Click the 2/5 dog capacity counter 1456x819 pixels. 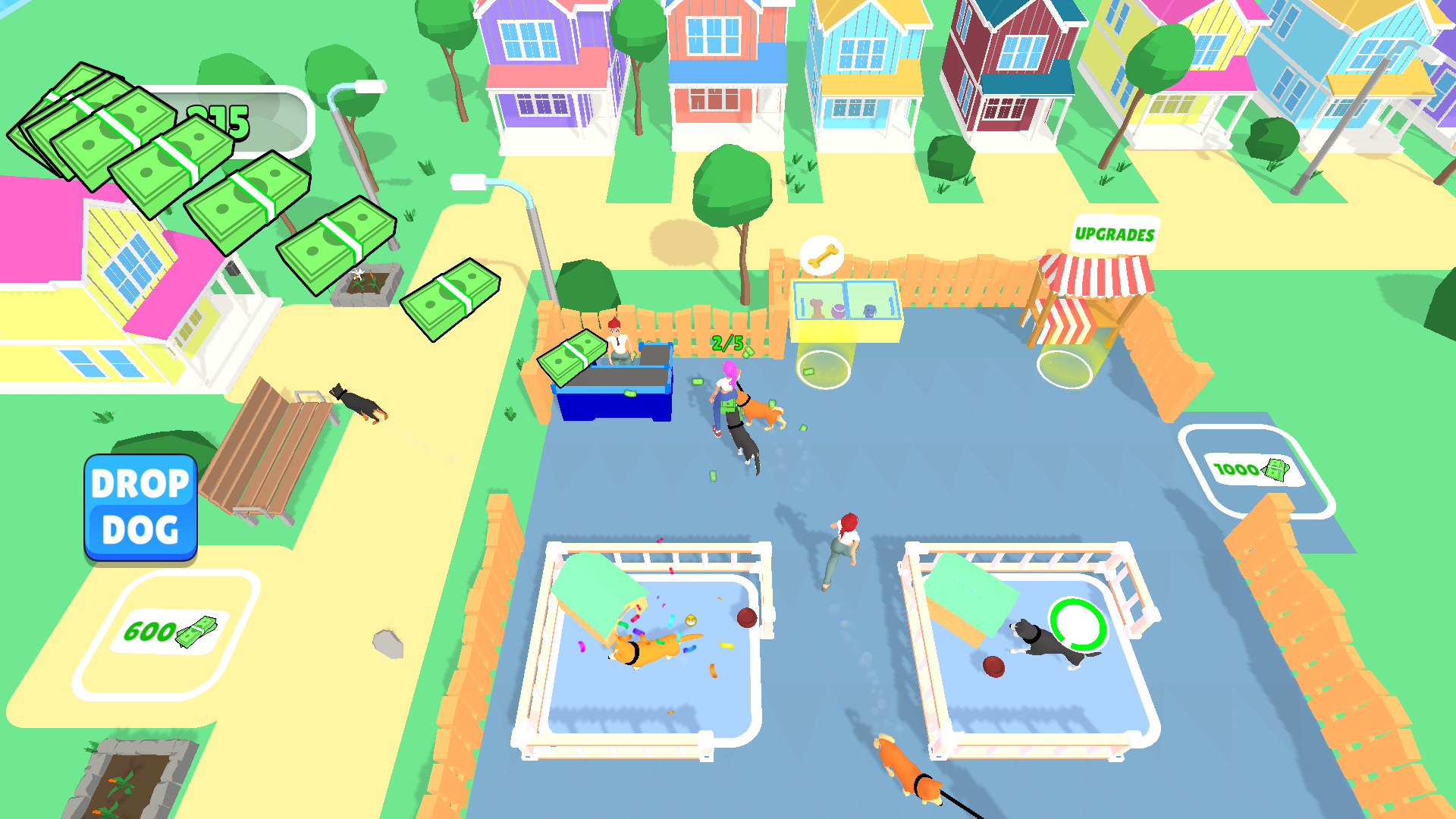pyautogui.click(x=728, y=342)
